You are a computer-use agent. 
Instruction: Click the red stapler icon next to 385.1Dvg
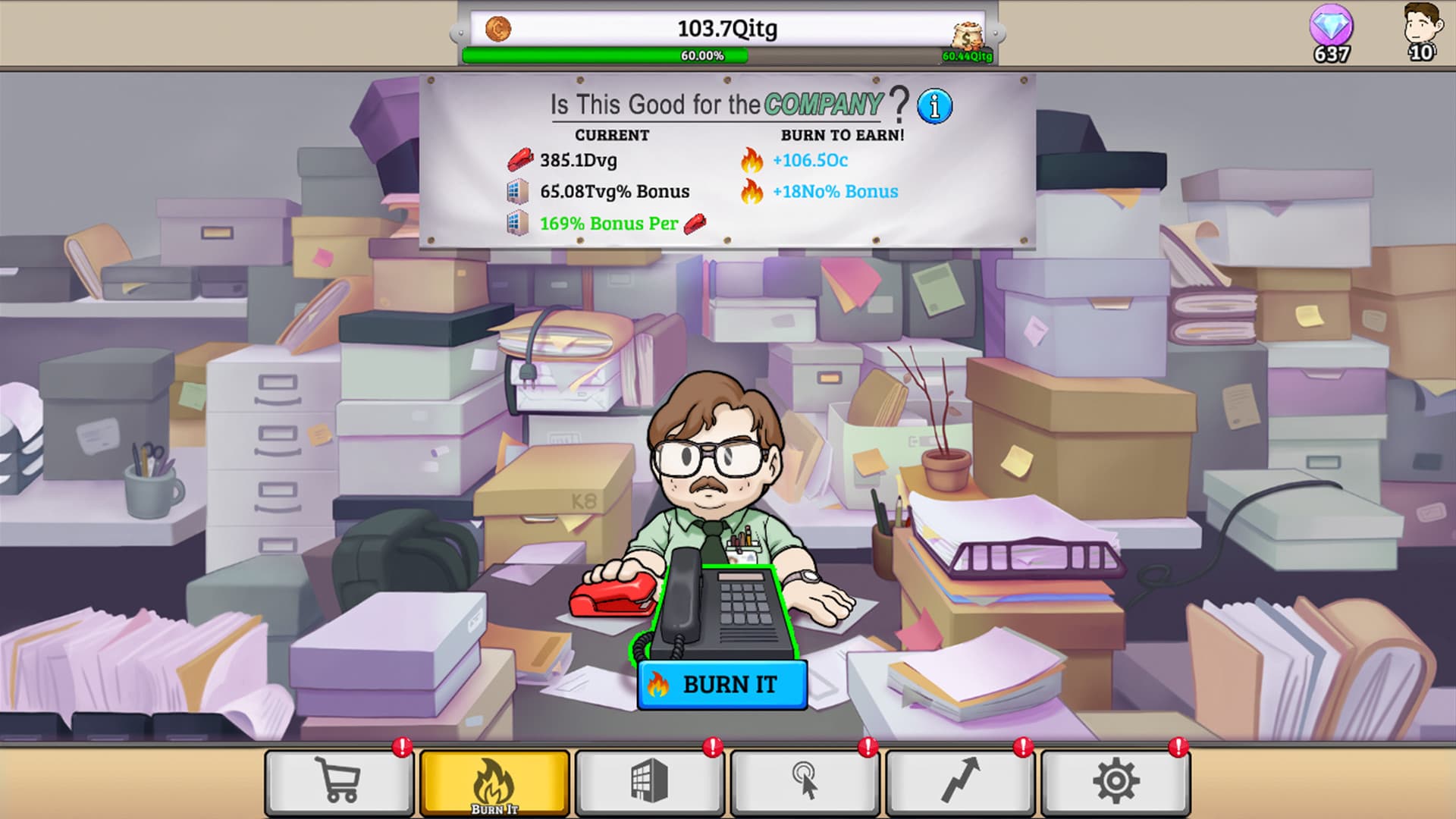(520, 160)
